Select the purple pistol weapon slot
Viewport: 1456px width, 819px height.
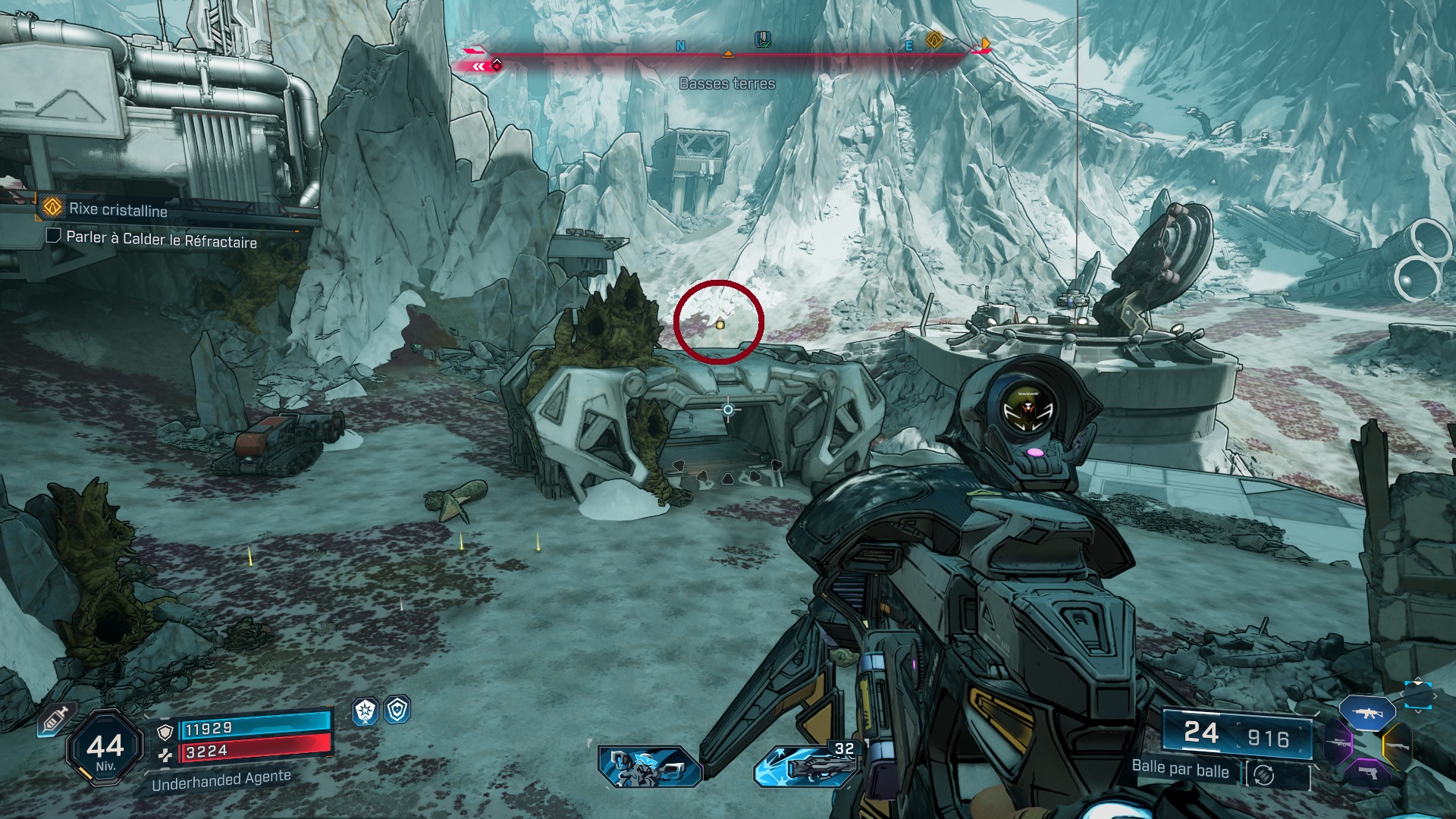(1369, 773)
